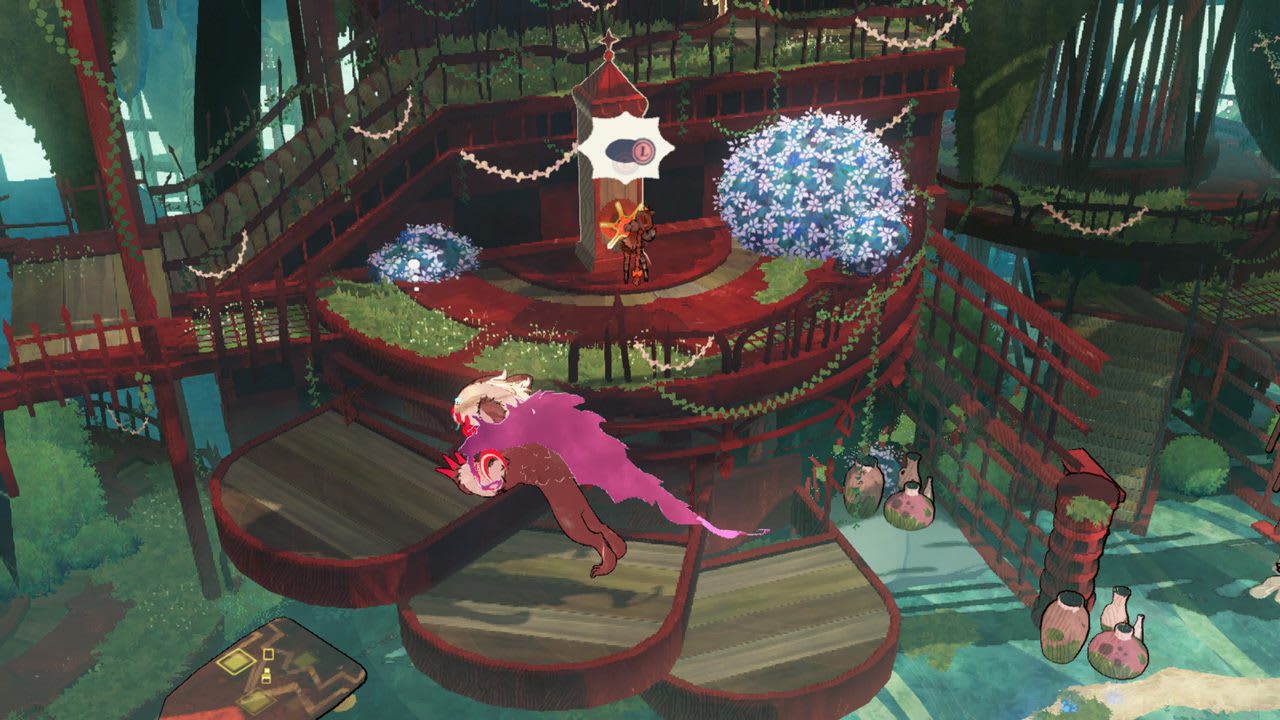The image size is (1280, 720).
Task: Click the small square symbol on the mat
Action: (x=269, y=654)
